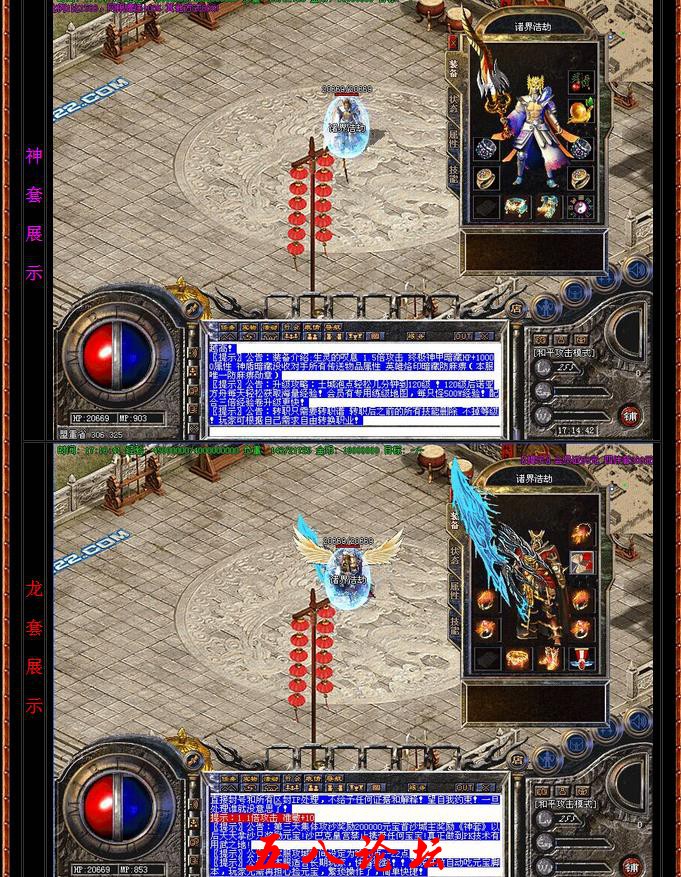Image resolution: width=681 pixels, height=877 pixels.
Task: Select the teal dragon boots slot
Action: [x=548, y=207]
